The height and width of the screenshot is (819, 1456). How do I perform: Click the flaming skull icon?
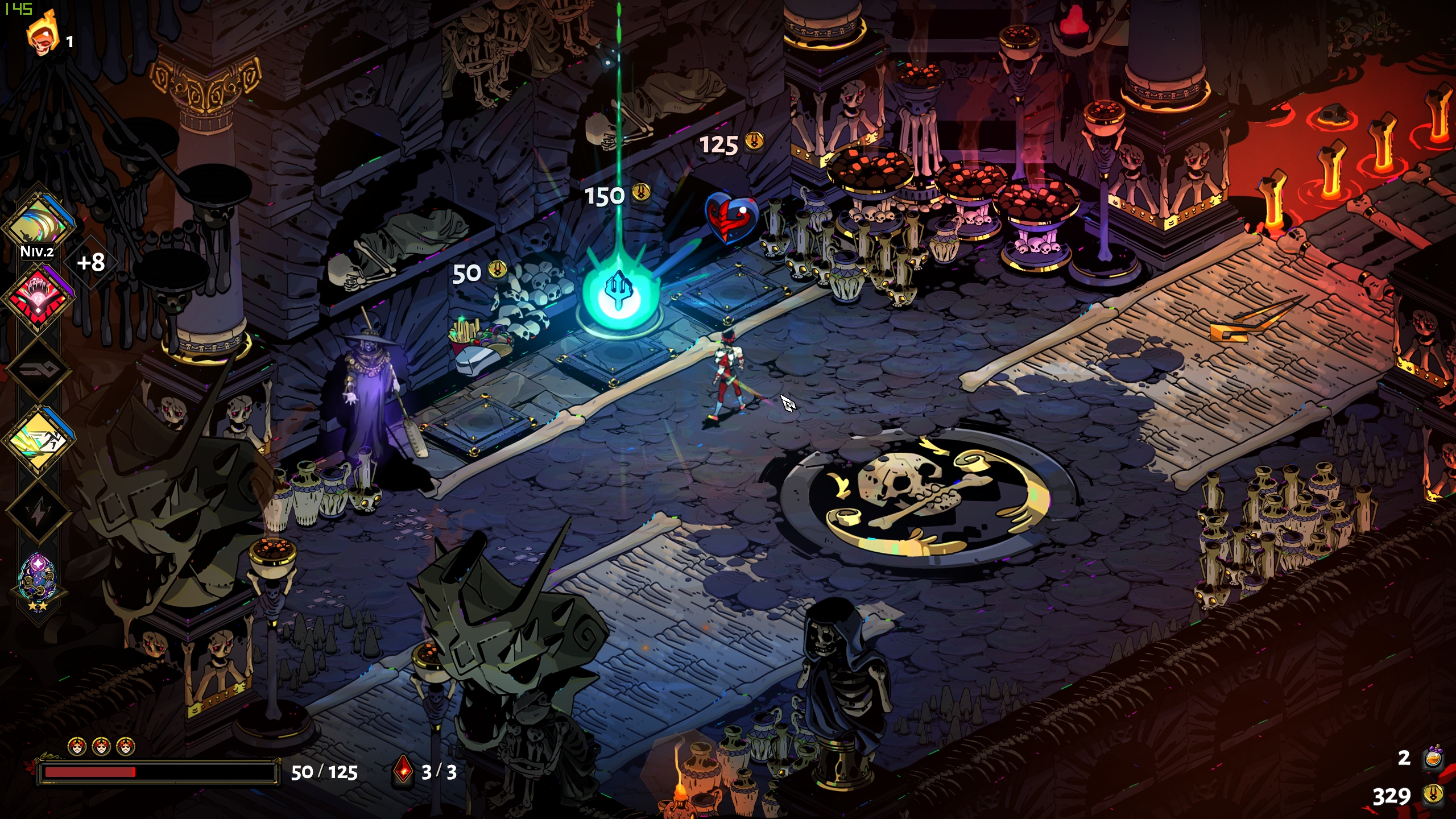[43, 35]
